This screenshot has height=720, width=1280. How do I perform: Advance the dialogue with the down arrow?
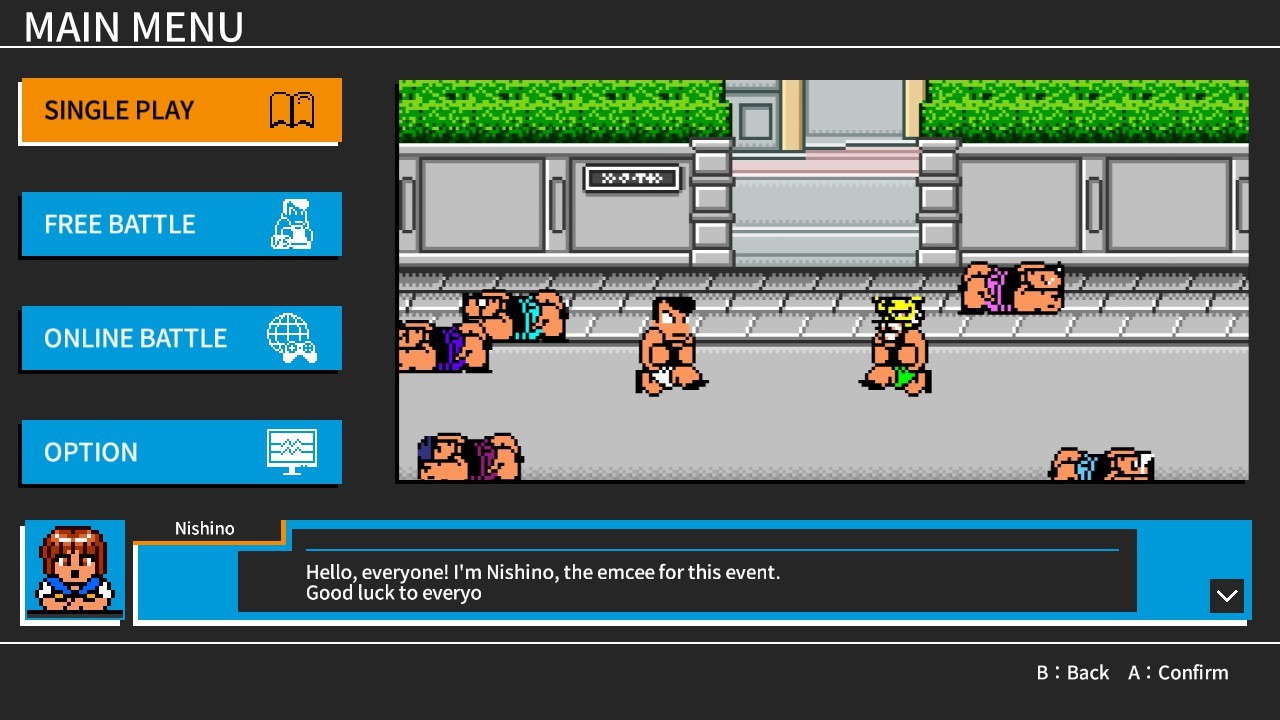tap(1226, 596)
